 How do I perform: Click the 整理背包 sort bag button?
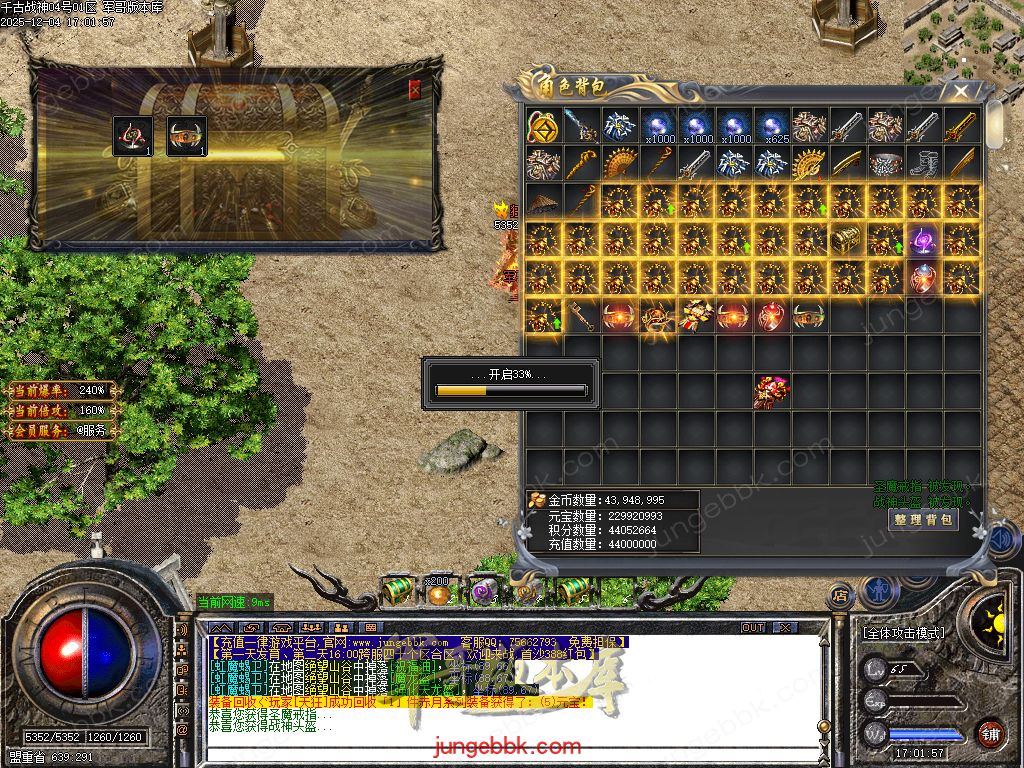923,520
